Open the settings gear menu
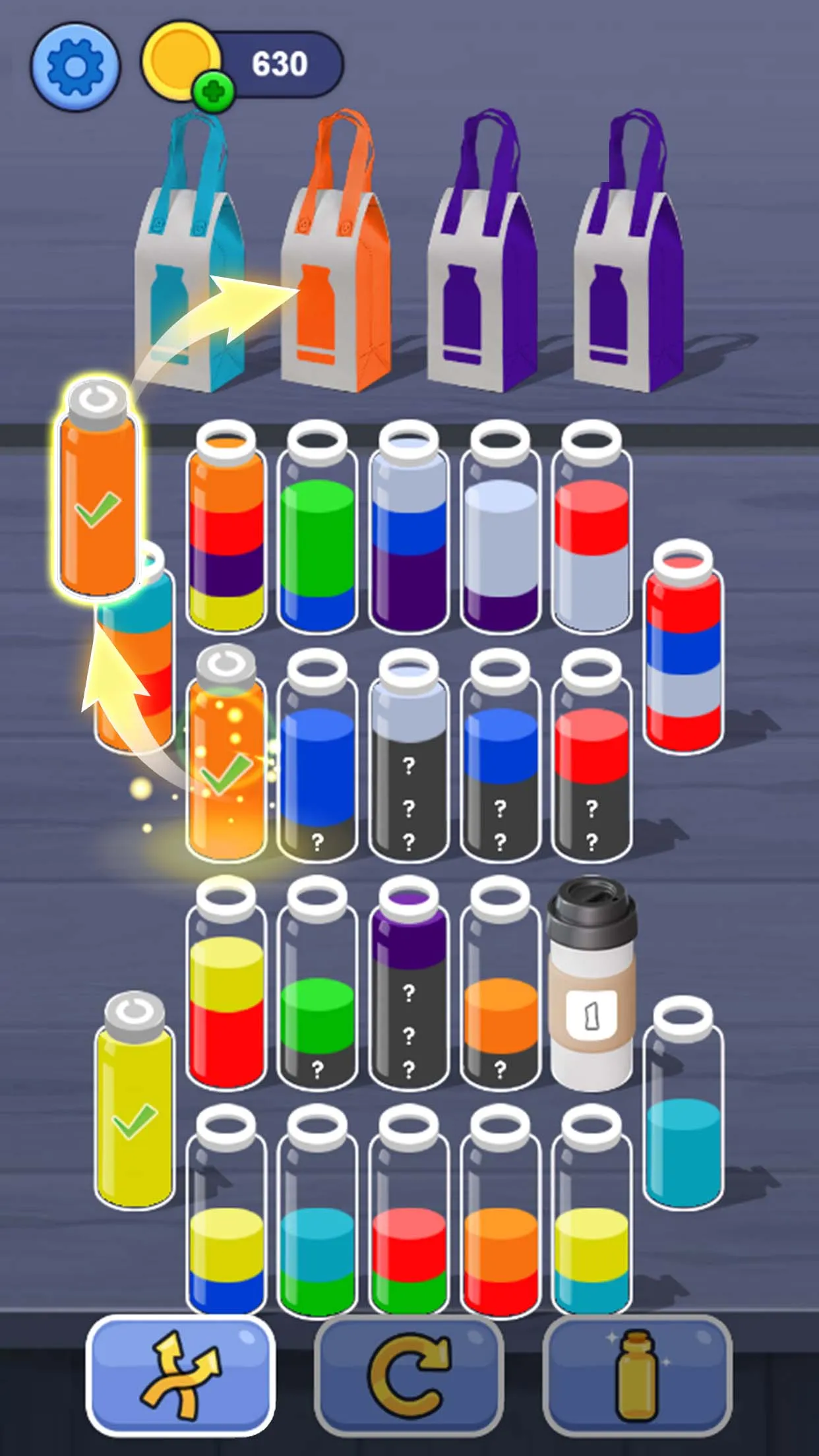 click(x=75, y=66)
